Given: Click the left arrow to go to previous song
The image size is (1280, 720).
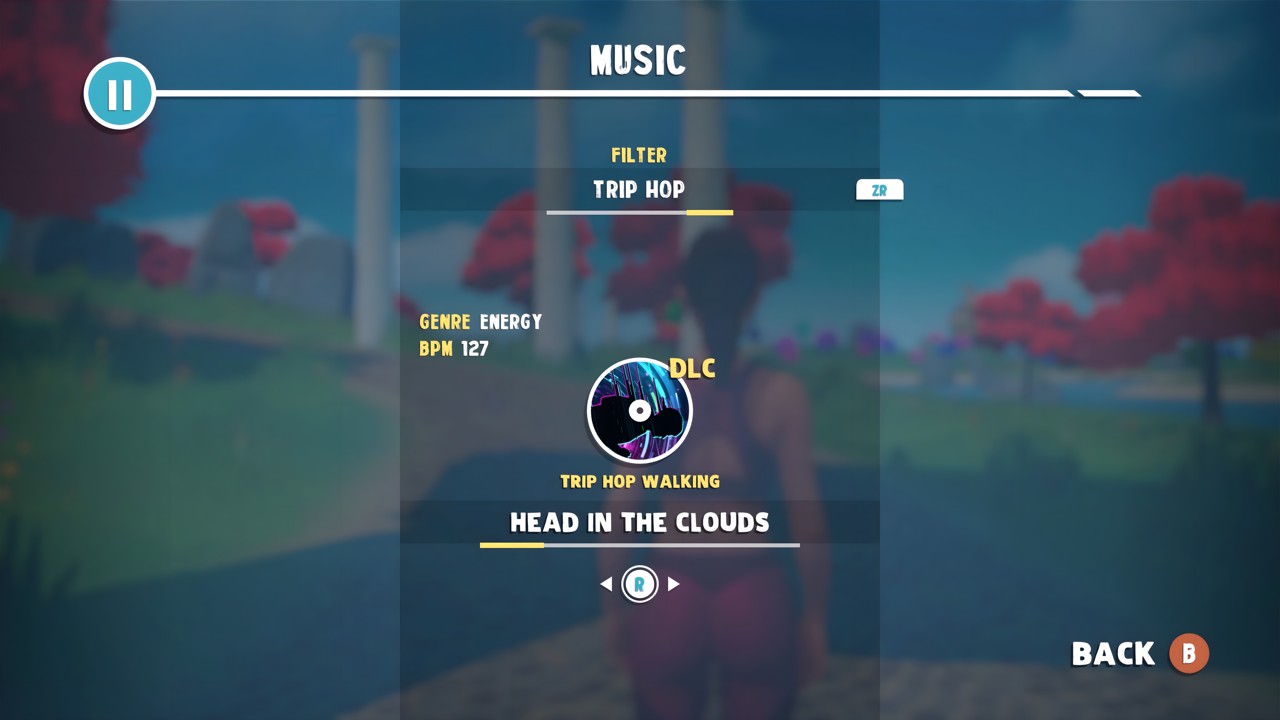Looking at the screenshot, I should [x=605, y=584].
